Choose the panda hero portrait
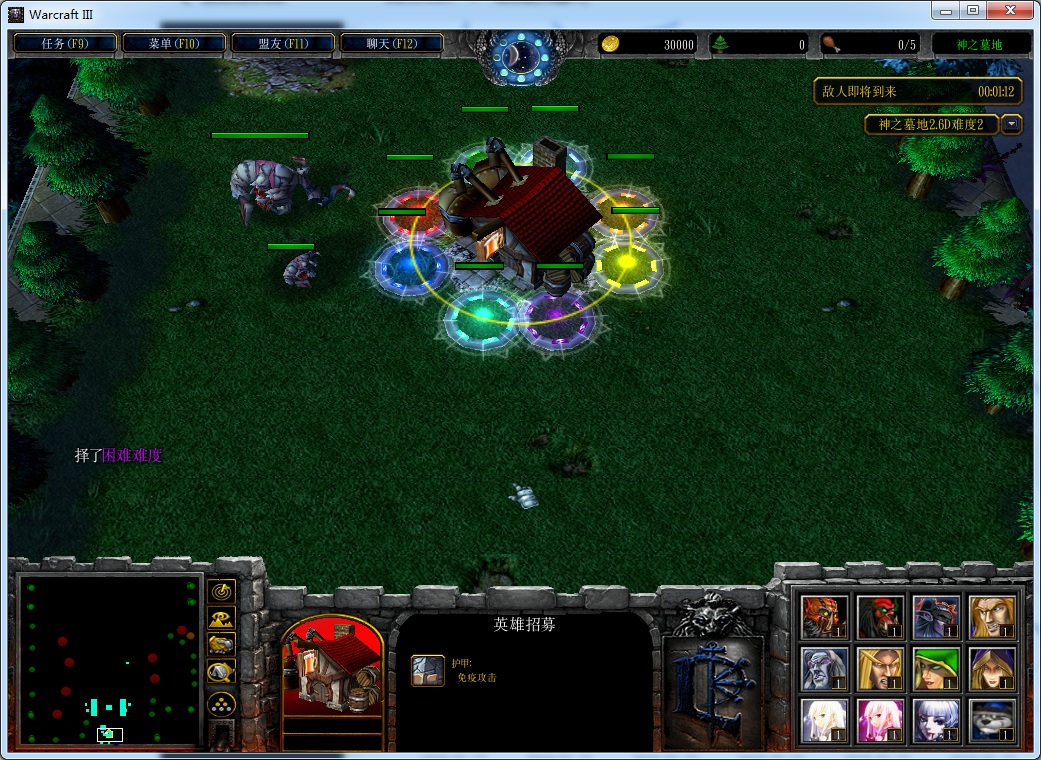The width and height of the screenshot is (1041, 760). coord(991,721)
